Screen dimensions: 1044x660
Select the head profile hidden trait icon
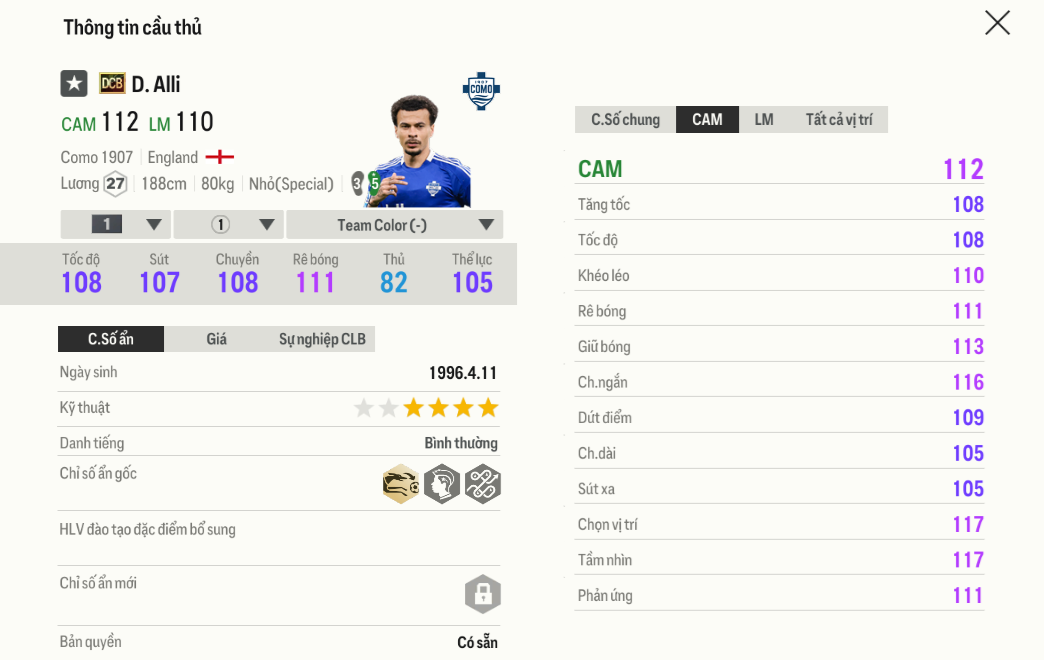point(441,484)
